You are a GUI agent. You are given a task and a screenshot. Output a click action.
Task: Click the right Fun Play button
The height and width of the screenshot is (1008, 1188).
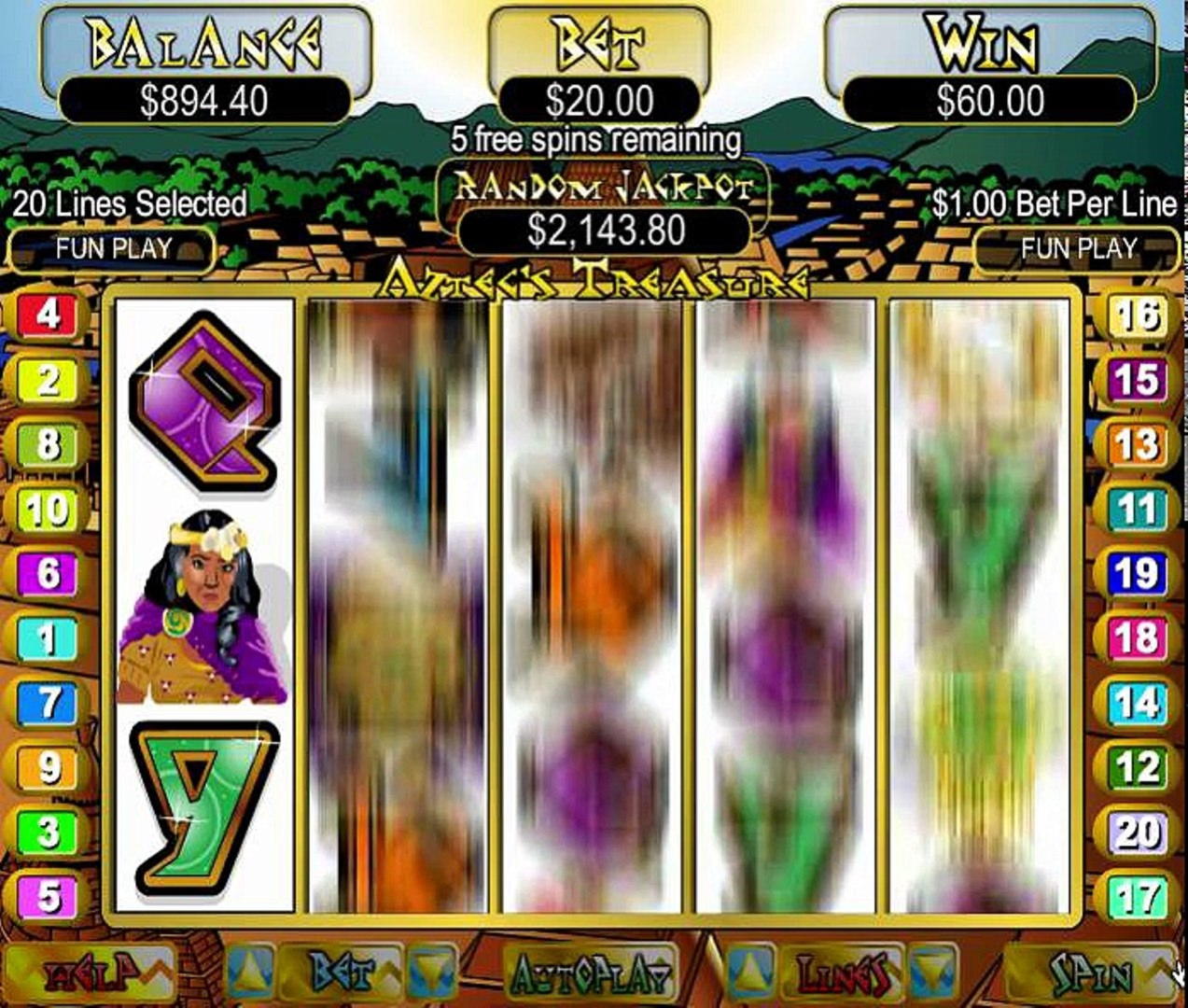point(1078,249)
